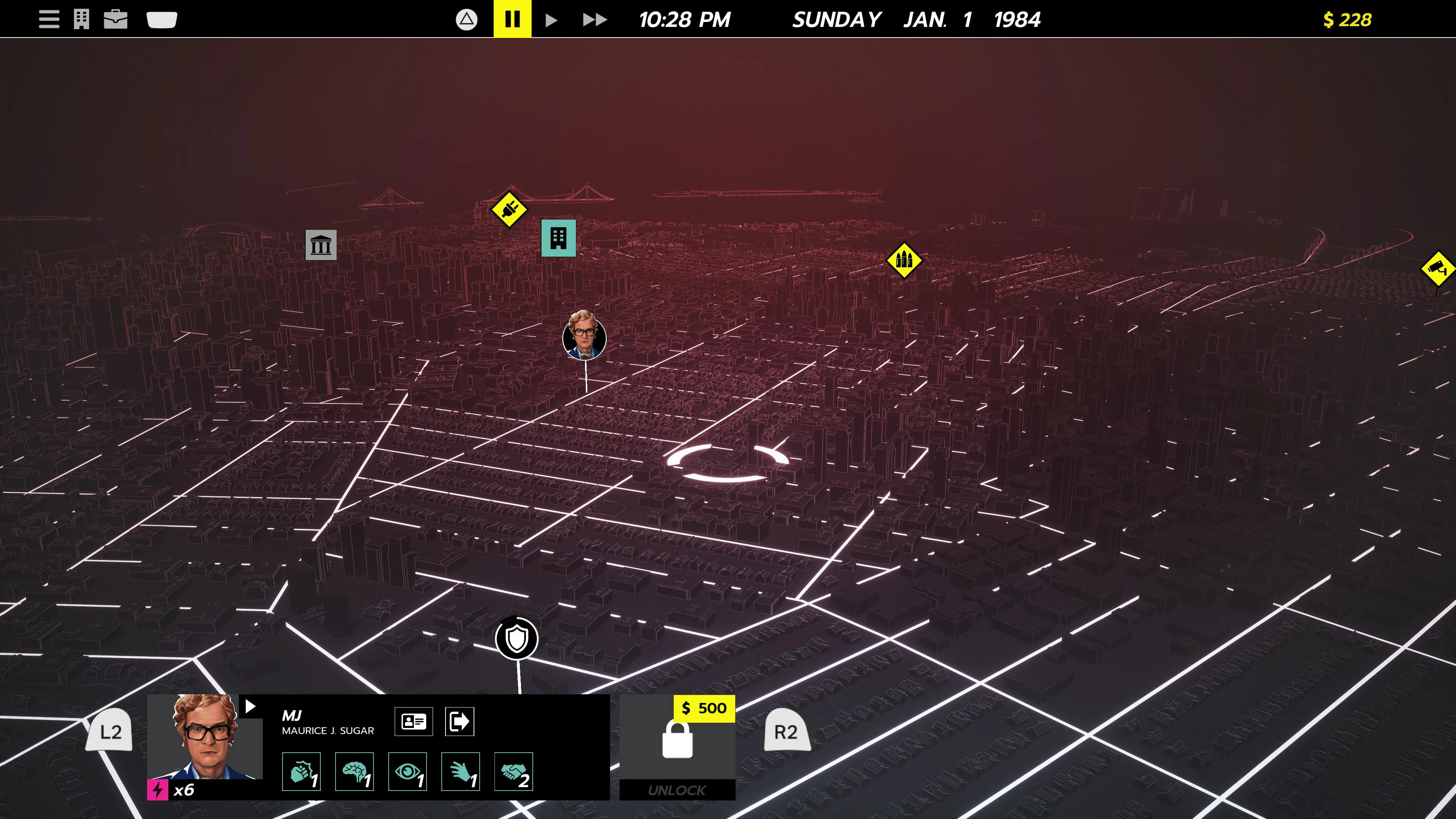Image resolution: width=1456 pixels, height=819 pixels.
Task: Open the hamburger main menu
Action: pos(49,19)
